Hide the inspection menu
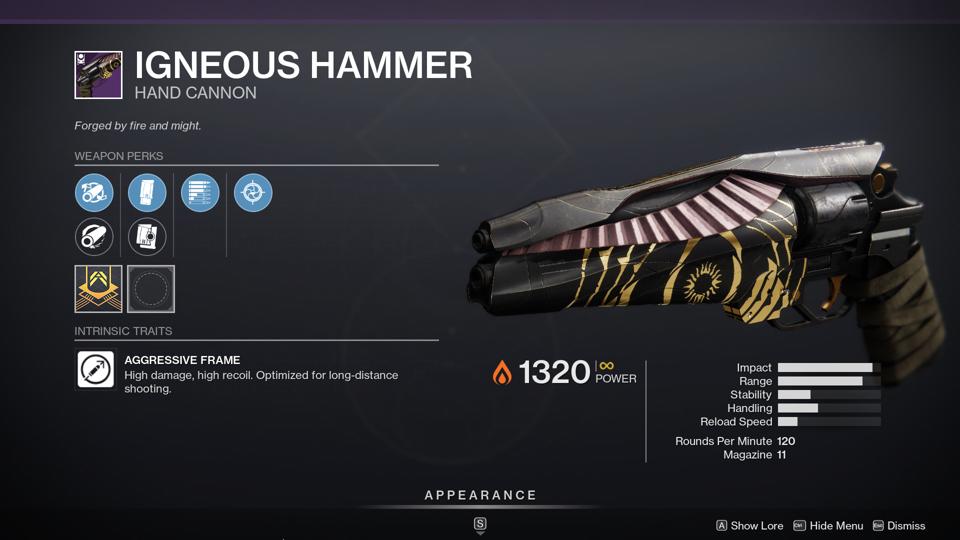 pos(828,526)
